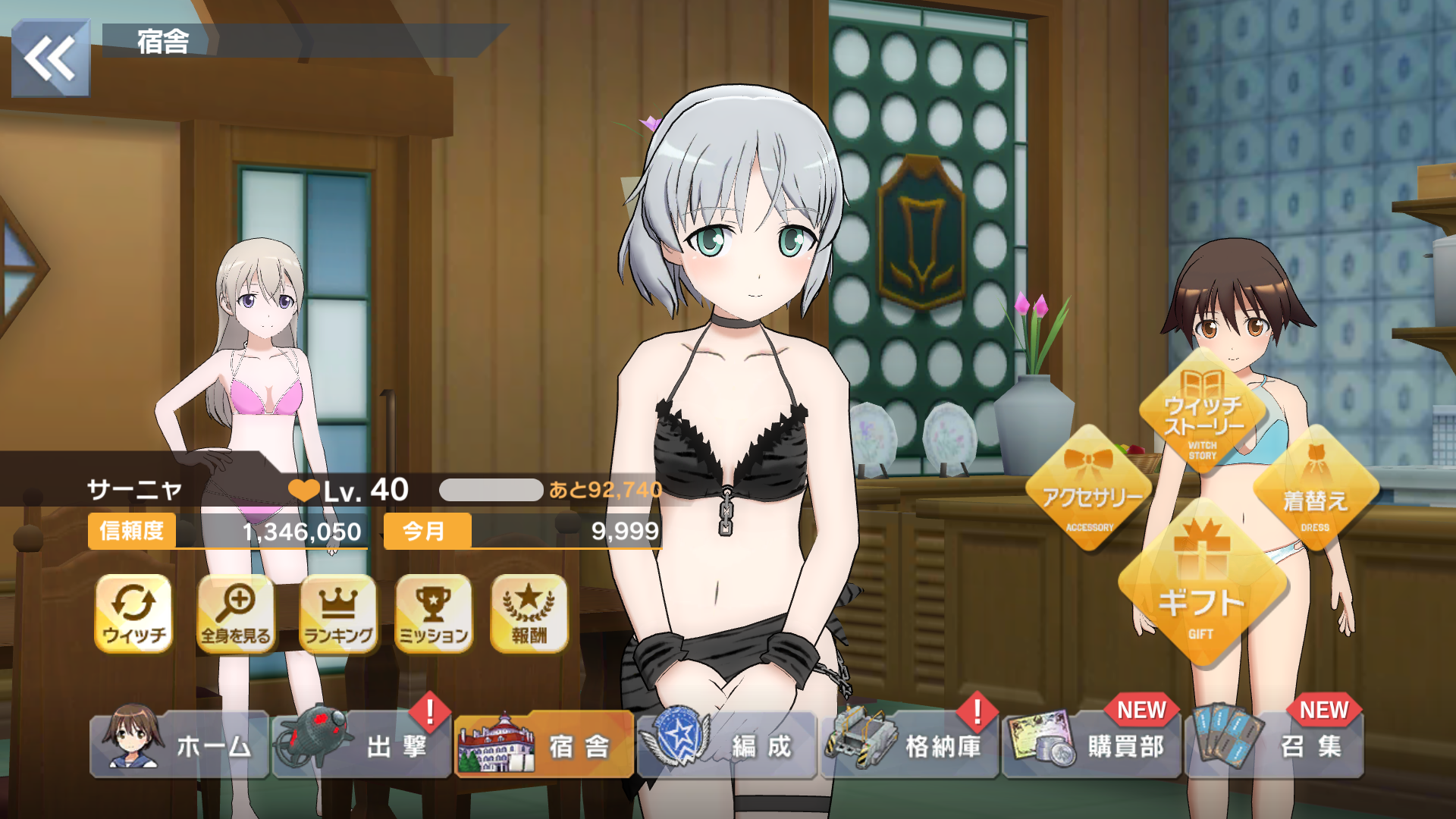This screenshot has width=1456, height=819.
Task: Go to ホーム home tab
Action: [180, 745]
